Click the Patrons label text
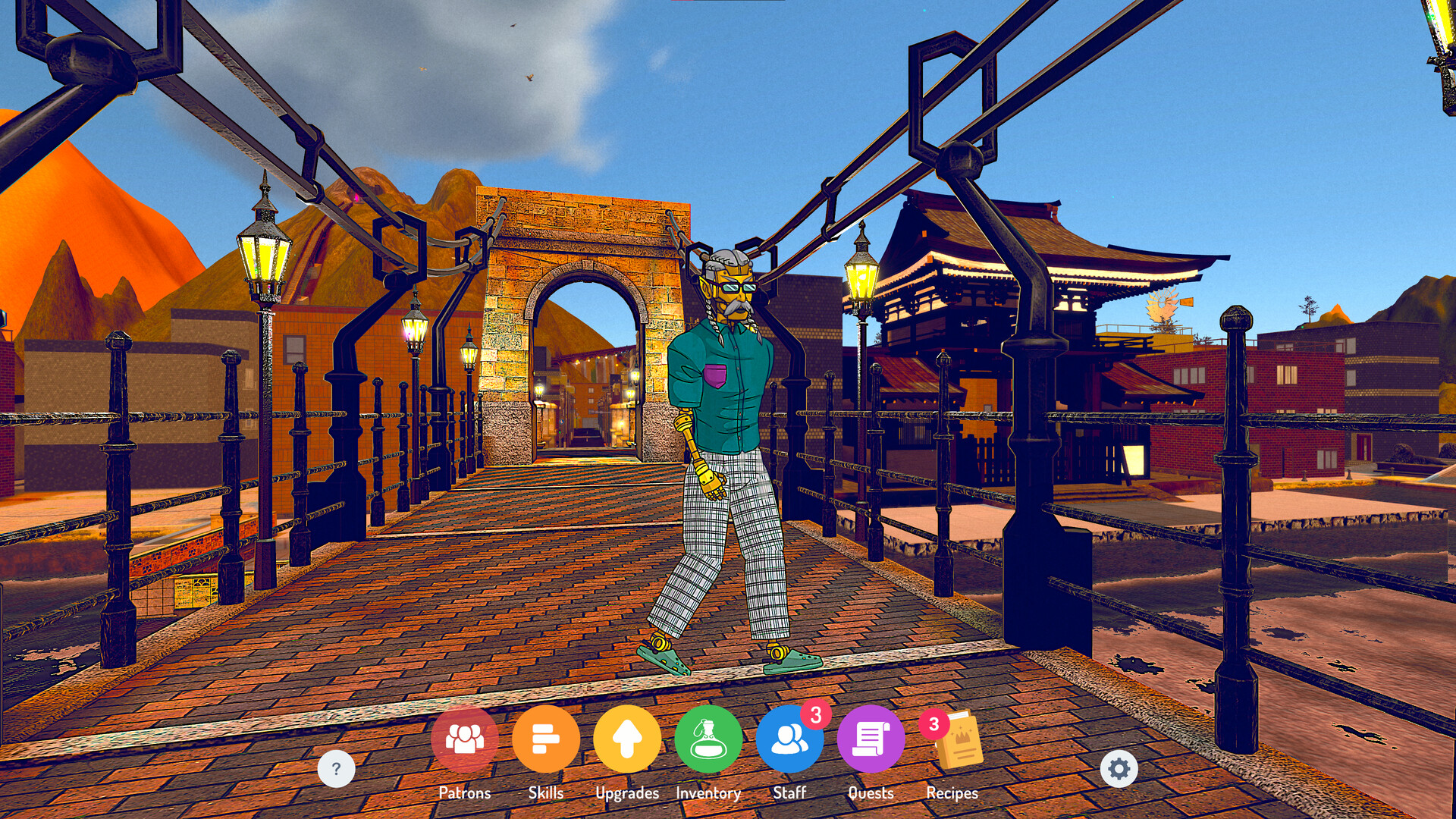Image resolution: width=1456 pixels, height=819 pixels. click(464, 793)
